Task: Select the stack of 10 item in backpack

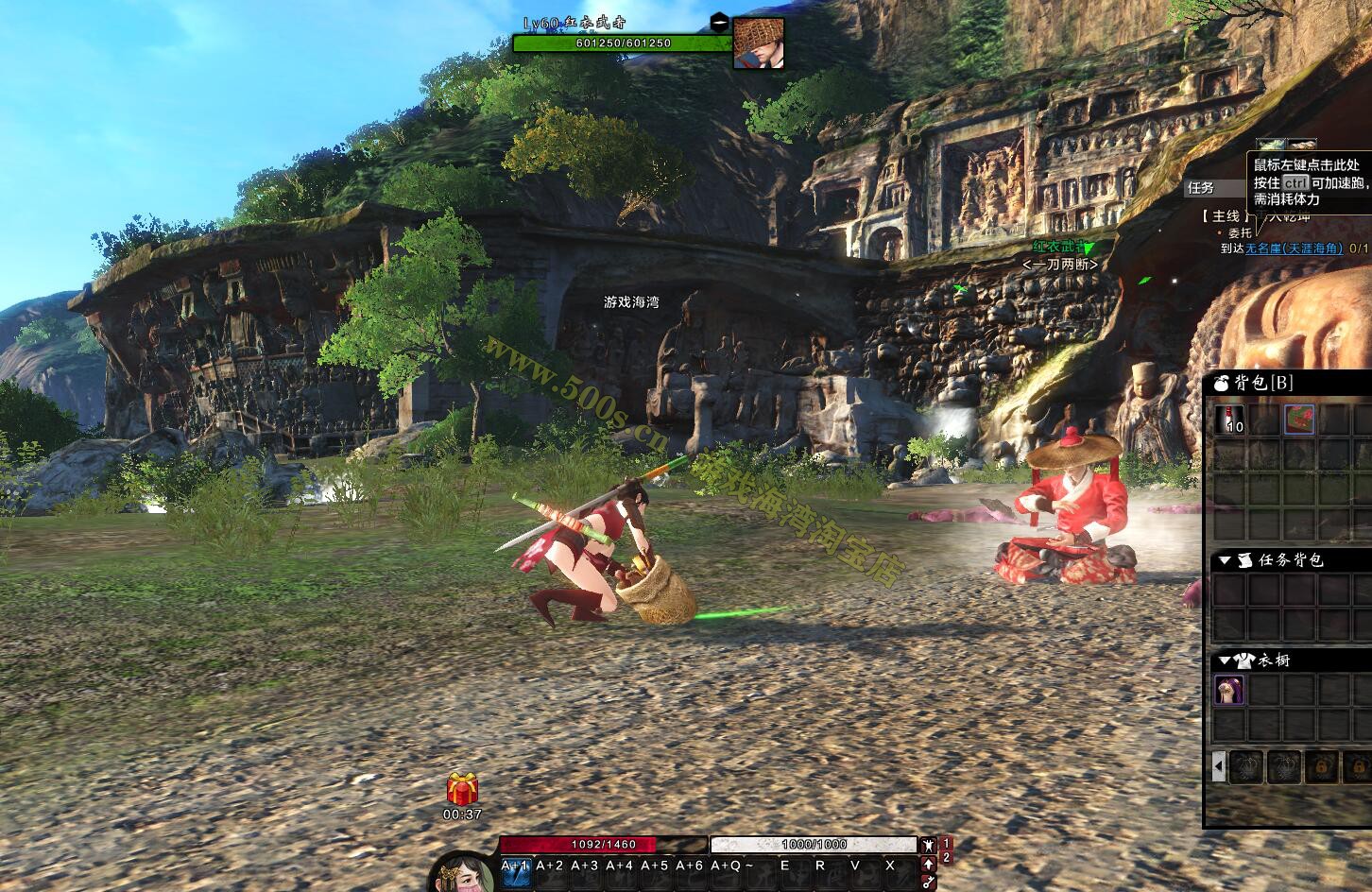Action: pyautogui.click(x=1229, y=420)
